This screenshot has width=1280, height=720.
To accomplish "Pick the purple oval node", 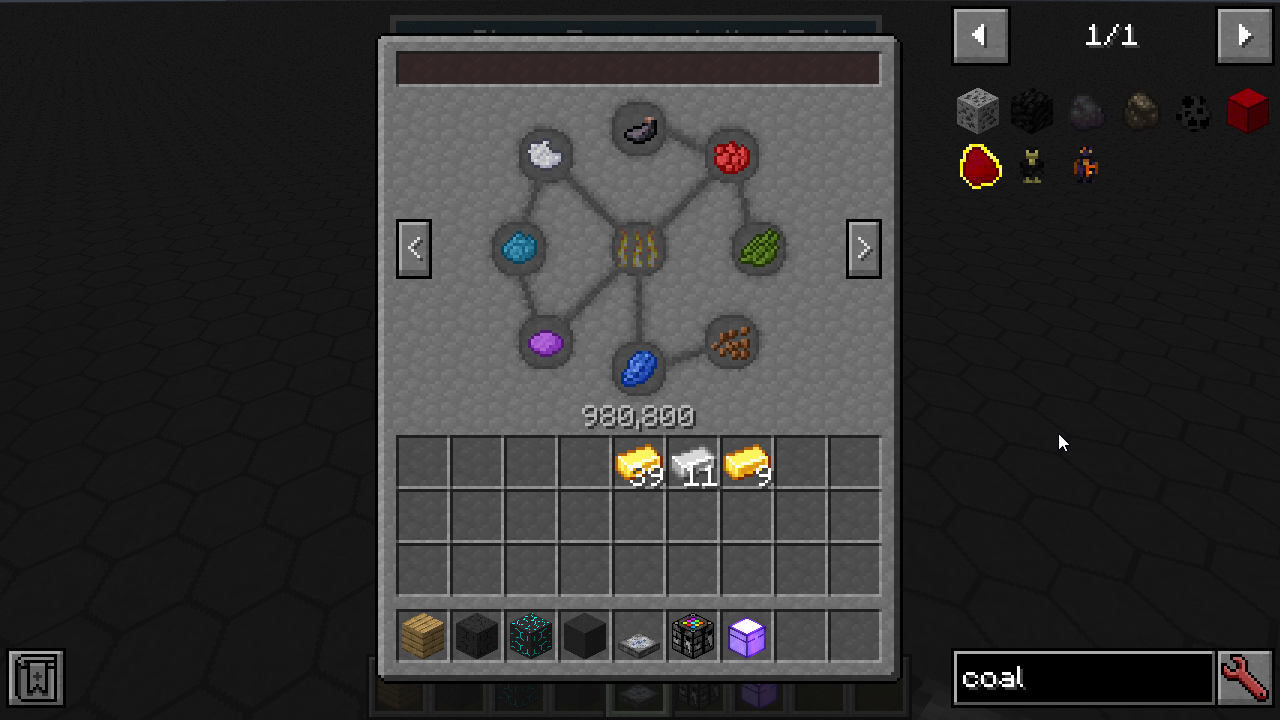I will (545, 343).
